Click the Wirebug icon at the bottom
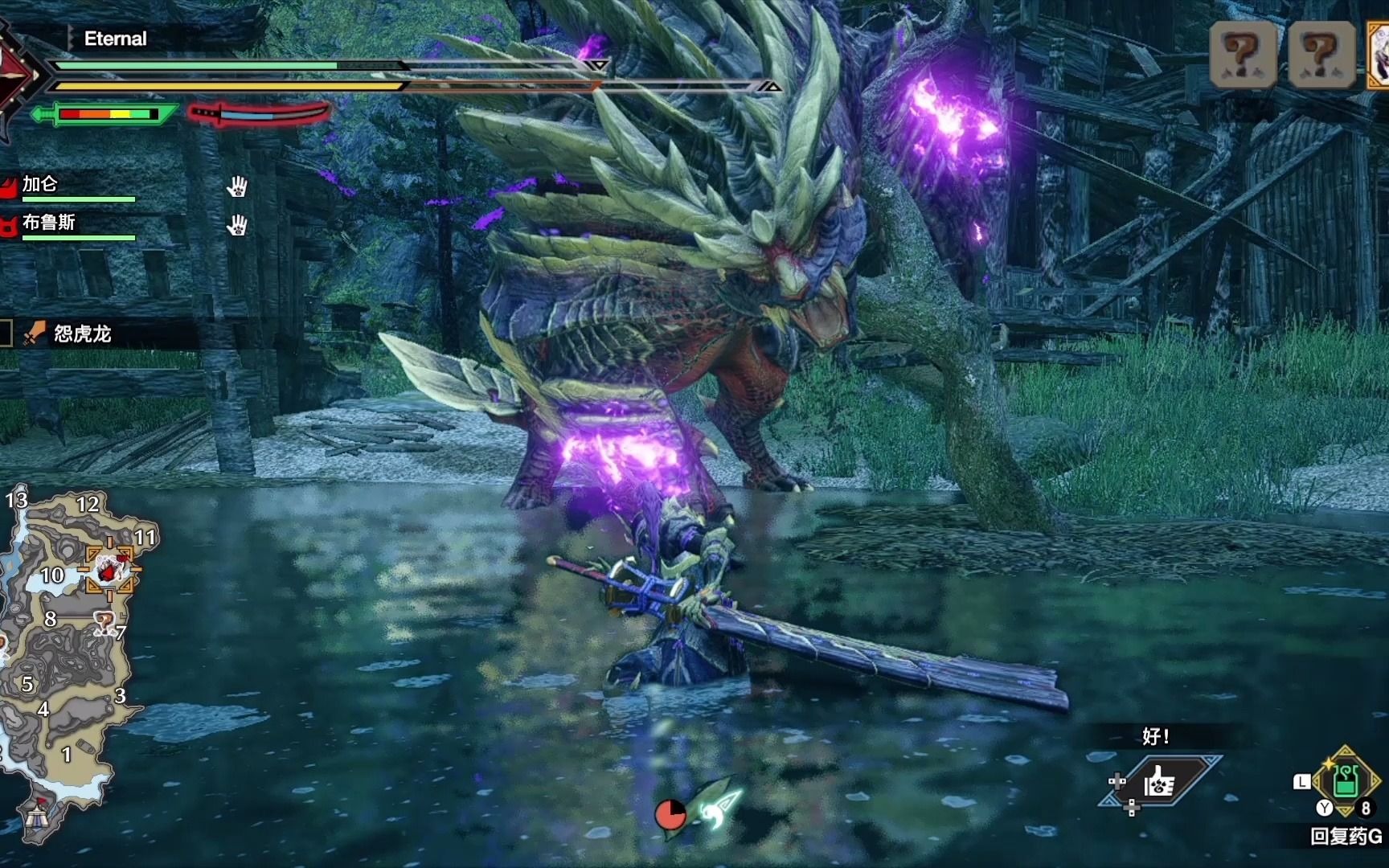Viewport: 1389px width, 868px height. (x=717, y=807)
